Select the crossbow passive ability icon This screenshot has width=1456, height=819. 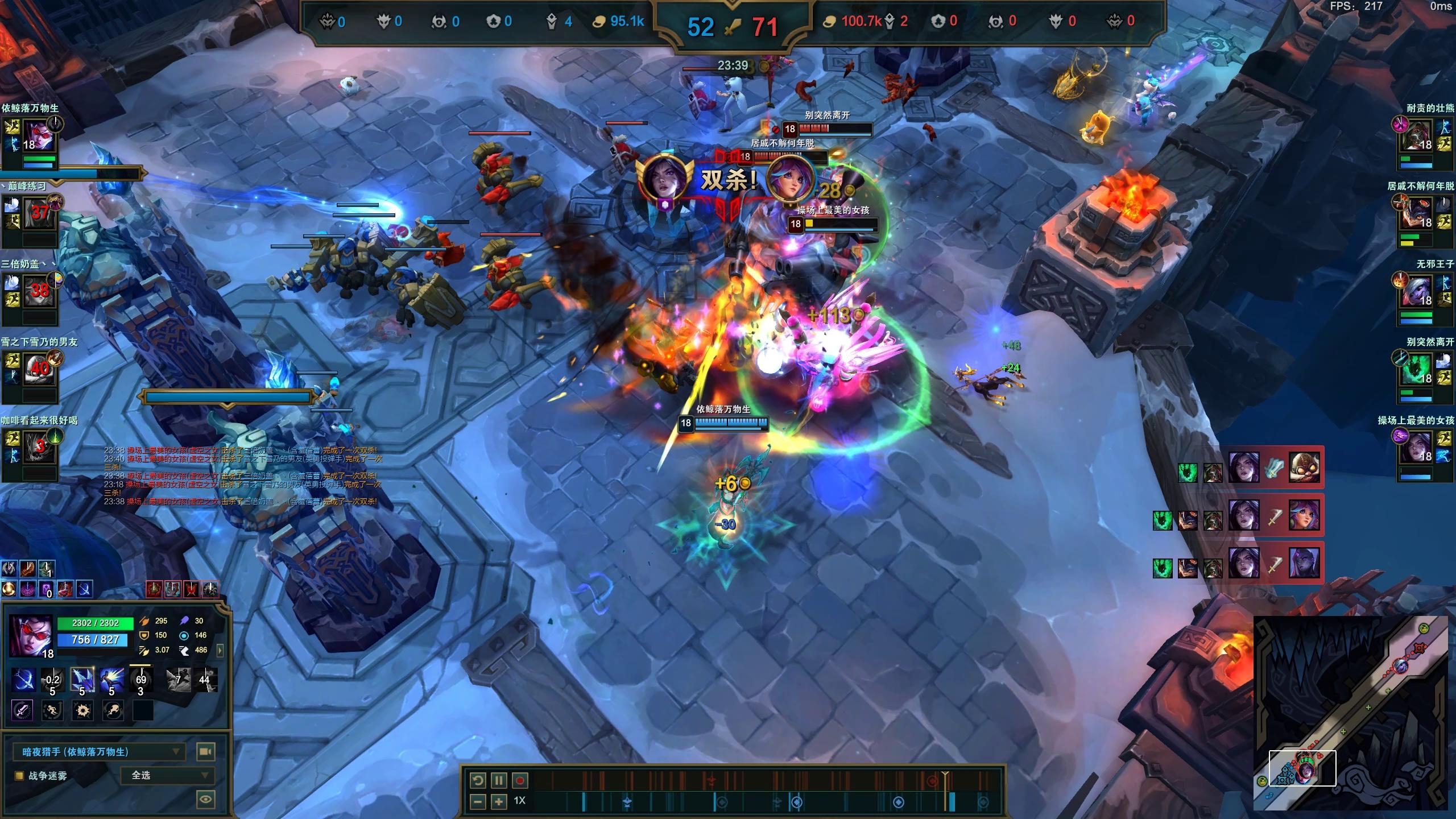(23, 680)
